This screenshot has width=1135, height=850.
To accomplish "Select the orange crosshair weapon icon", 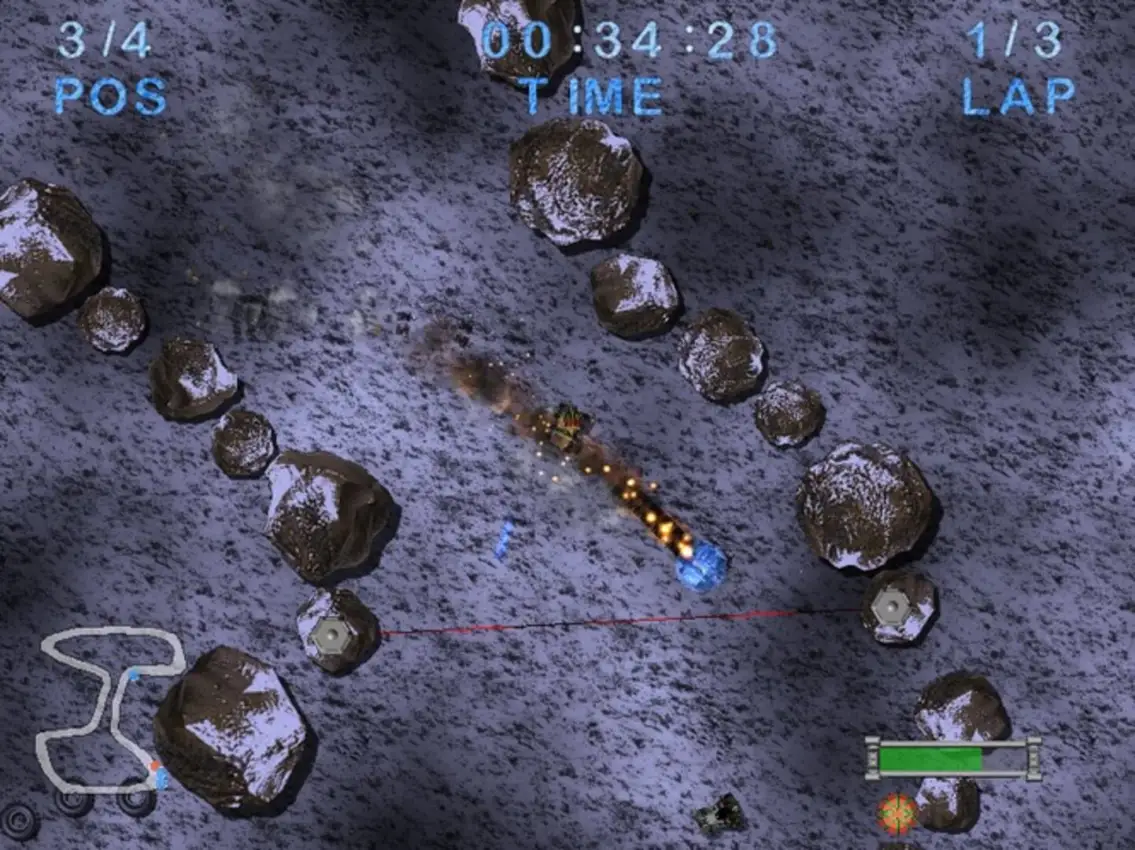I will [x=897, y=814].
